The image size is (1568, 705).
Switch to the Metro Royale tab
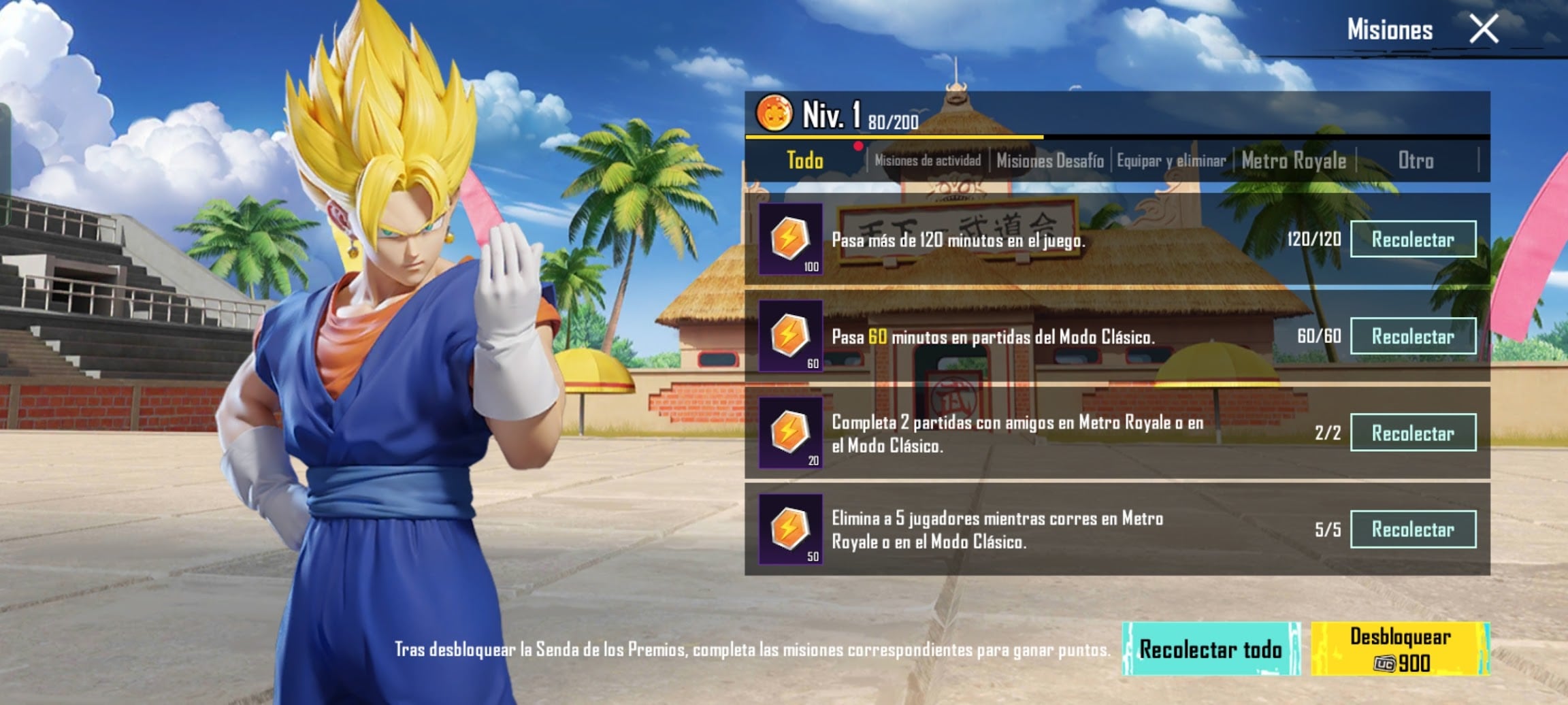tap(1294, 161)
